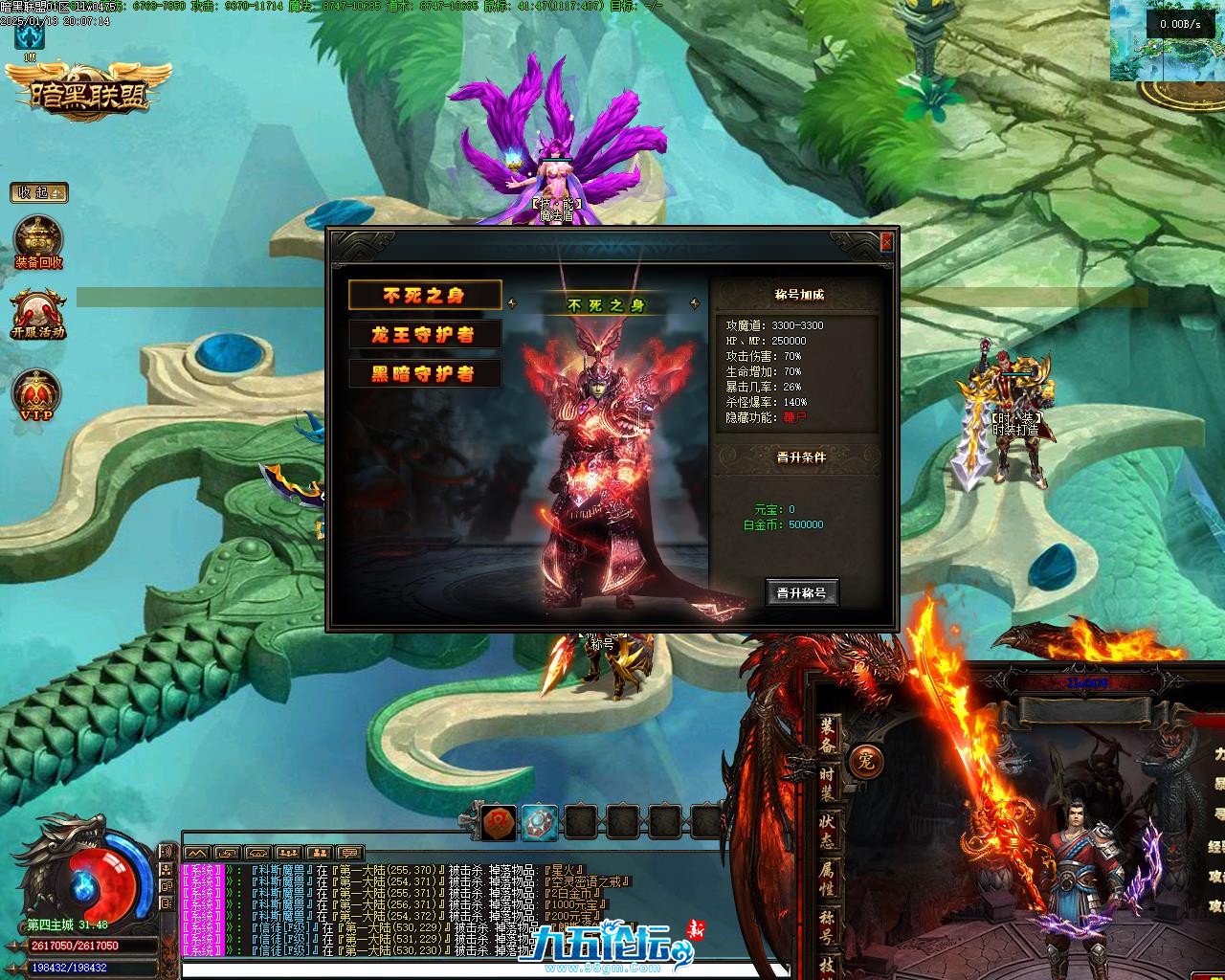The image size is (1225, 980).
Task: Switch to the 装备 equipment tab
Action: pos(827,733)
